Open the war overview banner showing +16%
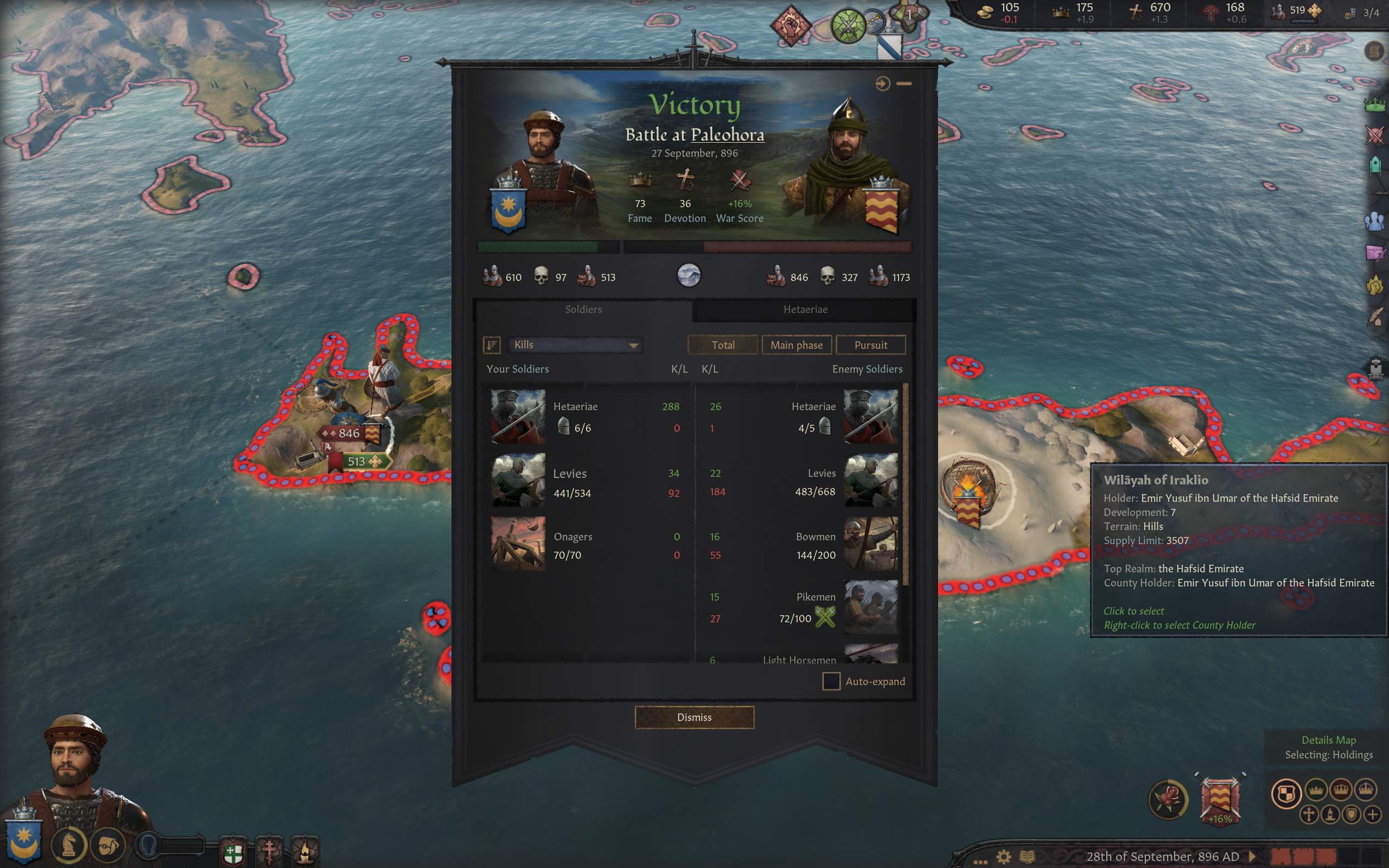This screenshot has height=868, width=1389. (1220, 799)
